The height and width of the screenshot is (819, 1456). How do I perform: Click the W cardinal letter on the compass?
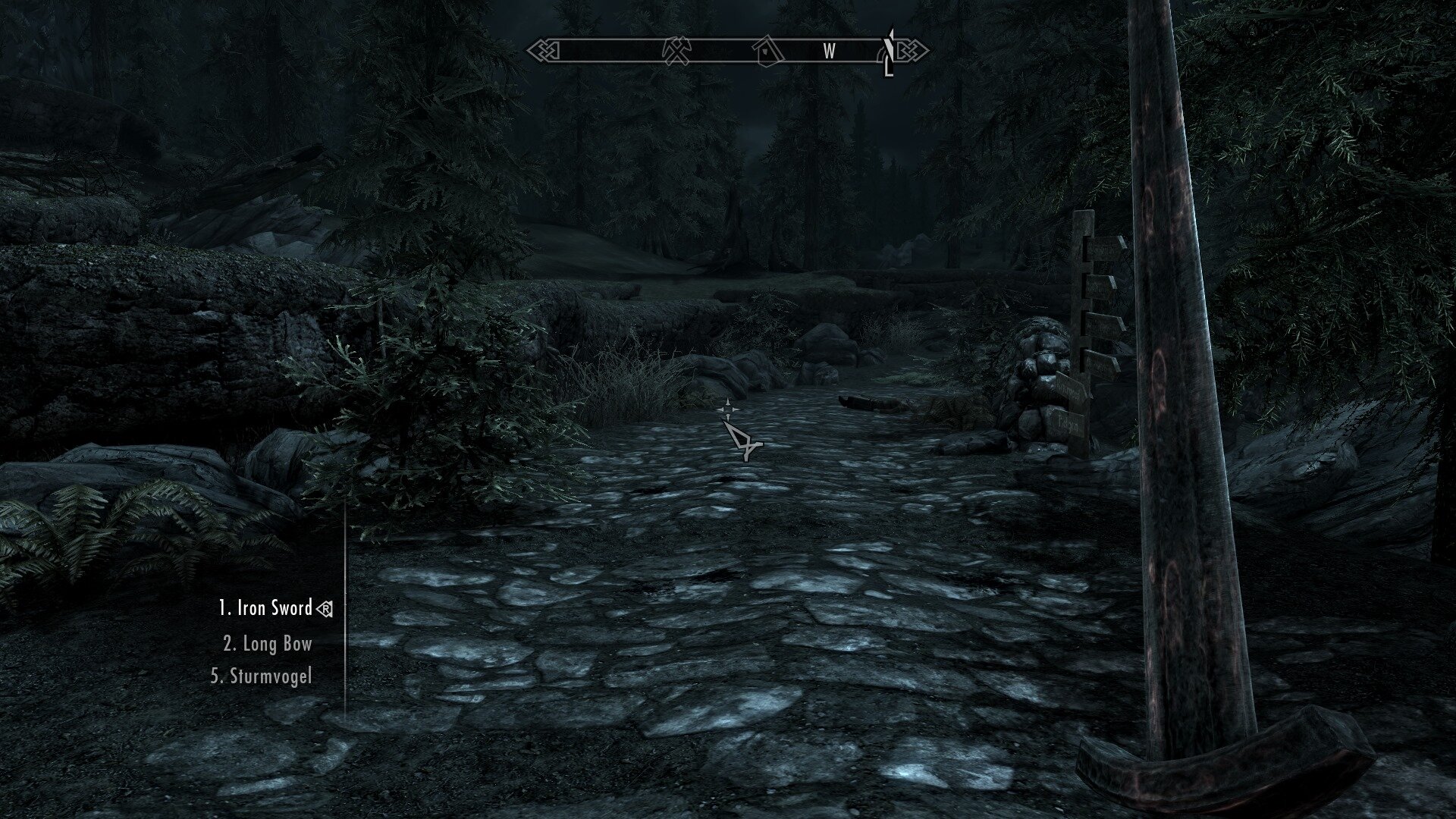(x=829, y=52)
